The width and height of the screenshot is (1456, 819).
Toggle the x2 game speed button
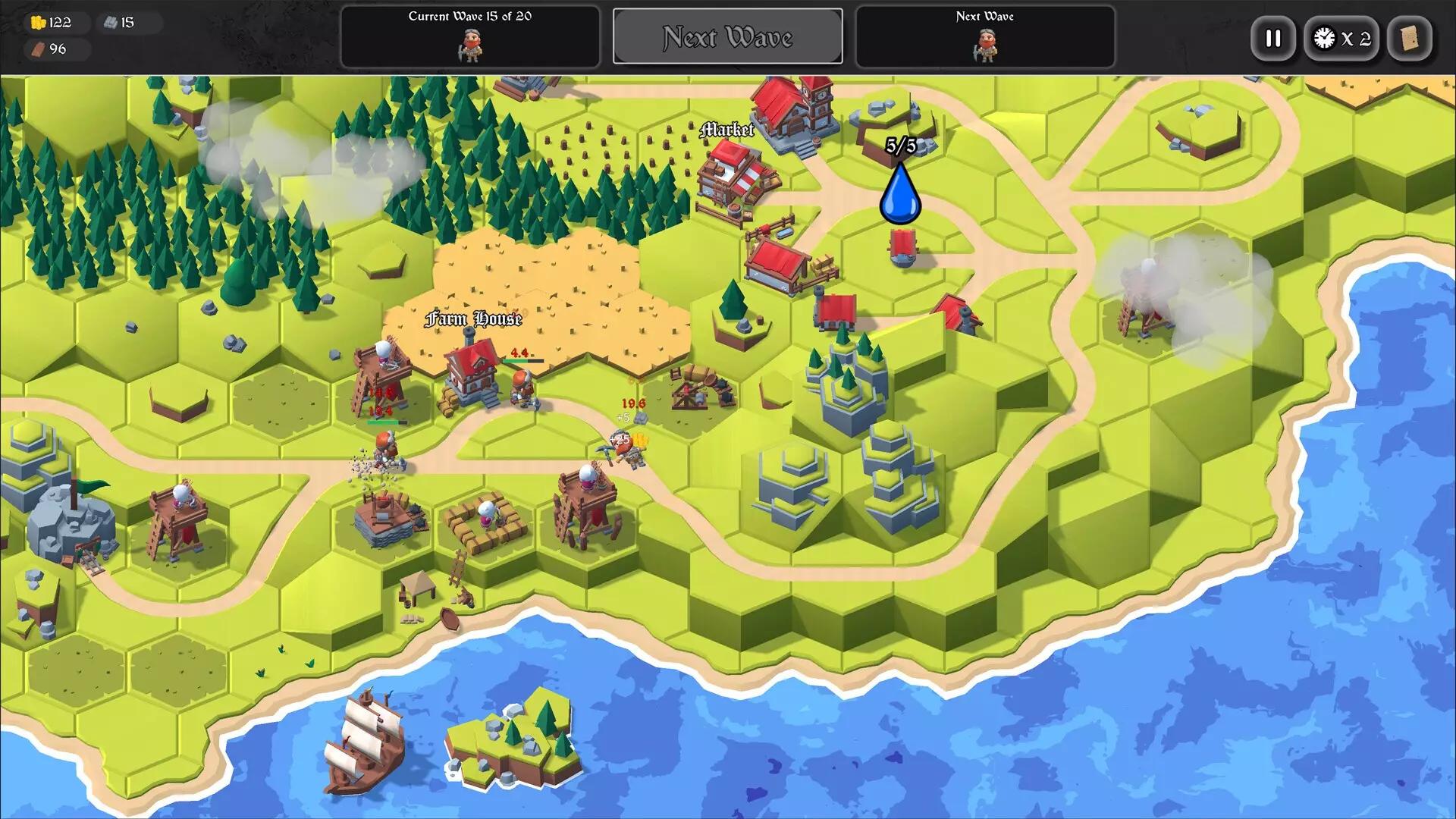tap(1341, 39)
